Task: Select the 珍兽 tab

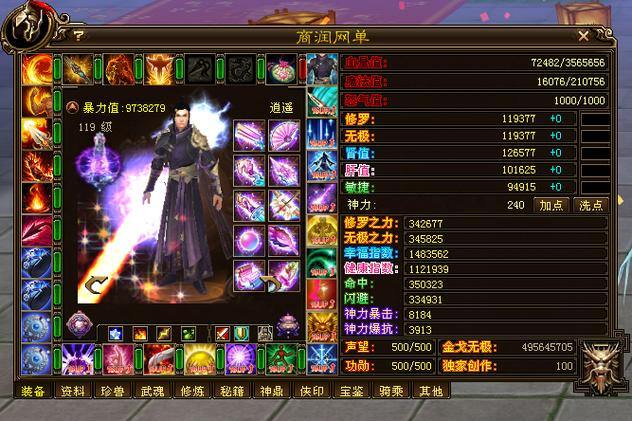Action: [109, 391]
